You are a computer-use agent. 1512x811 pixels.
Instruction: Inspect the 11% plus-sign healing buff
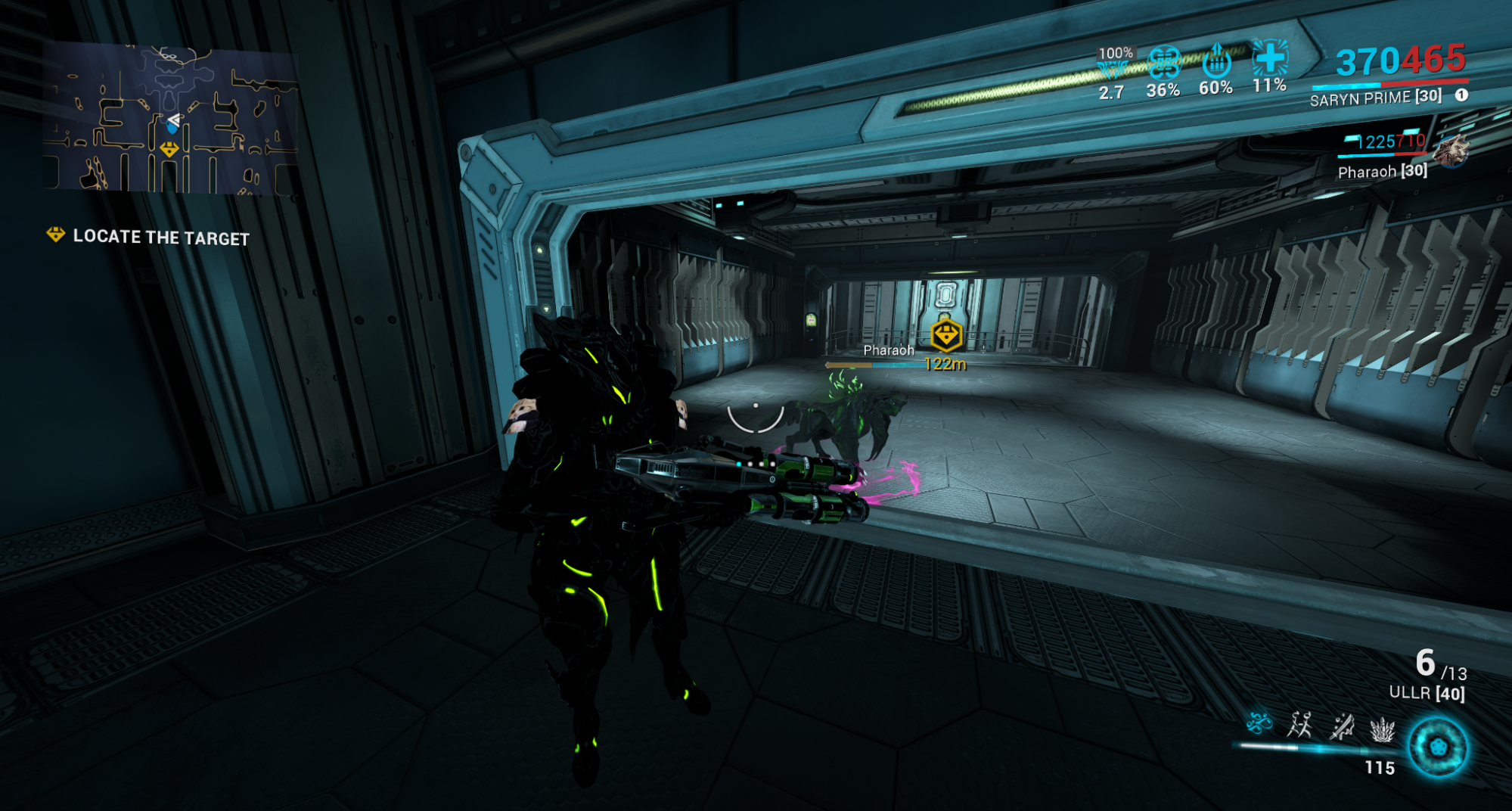point(1270,57)
